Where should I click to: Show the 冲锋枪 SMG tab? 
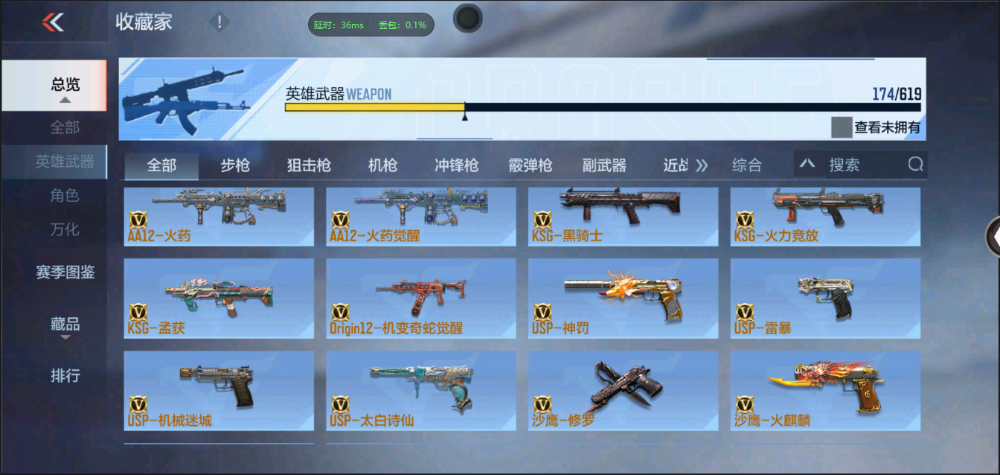456,165
